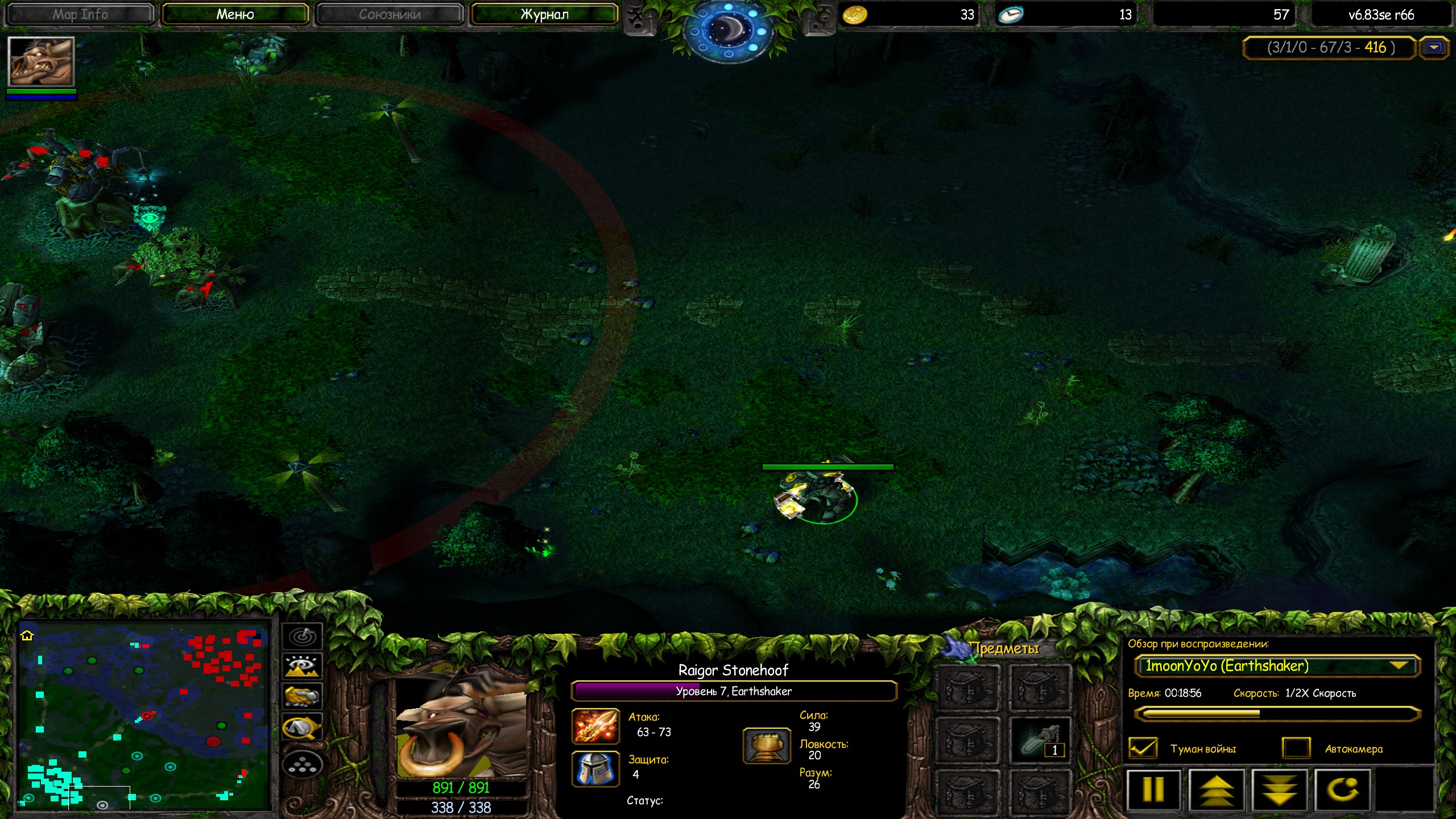Click Raigor Stonehoof's large portrait
The image size is (1456, 819).
[461, 725]
